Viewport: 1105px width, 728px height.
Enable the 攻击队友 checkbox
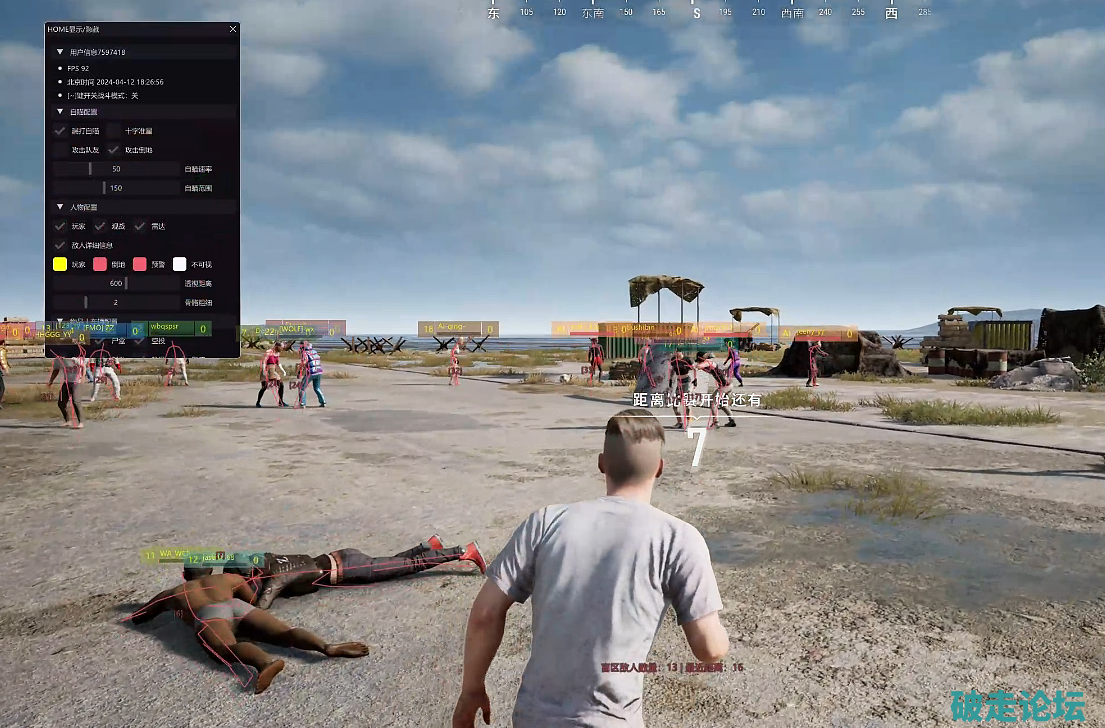pos(60,150)
